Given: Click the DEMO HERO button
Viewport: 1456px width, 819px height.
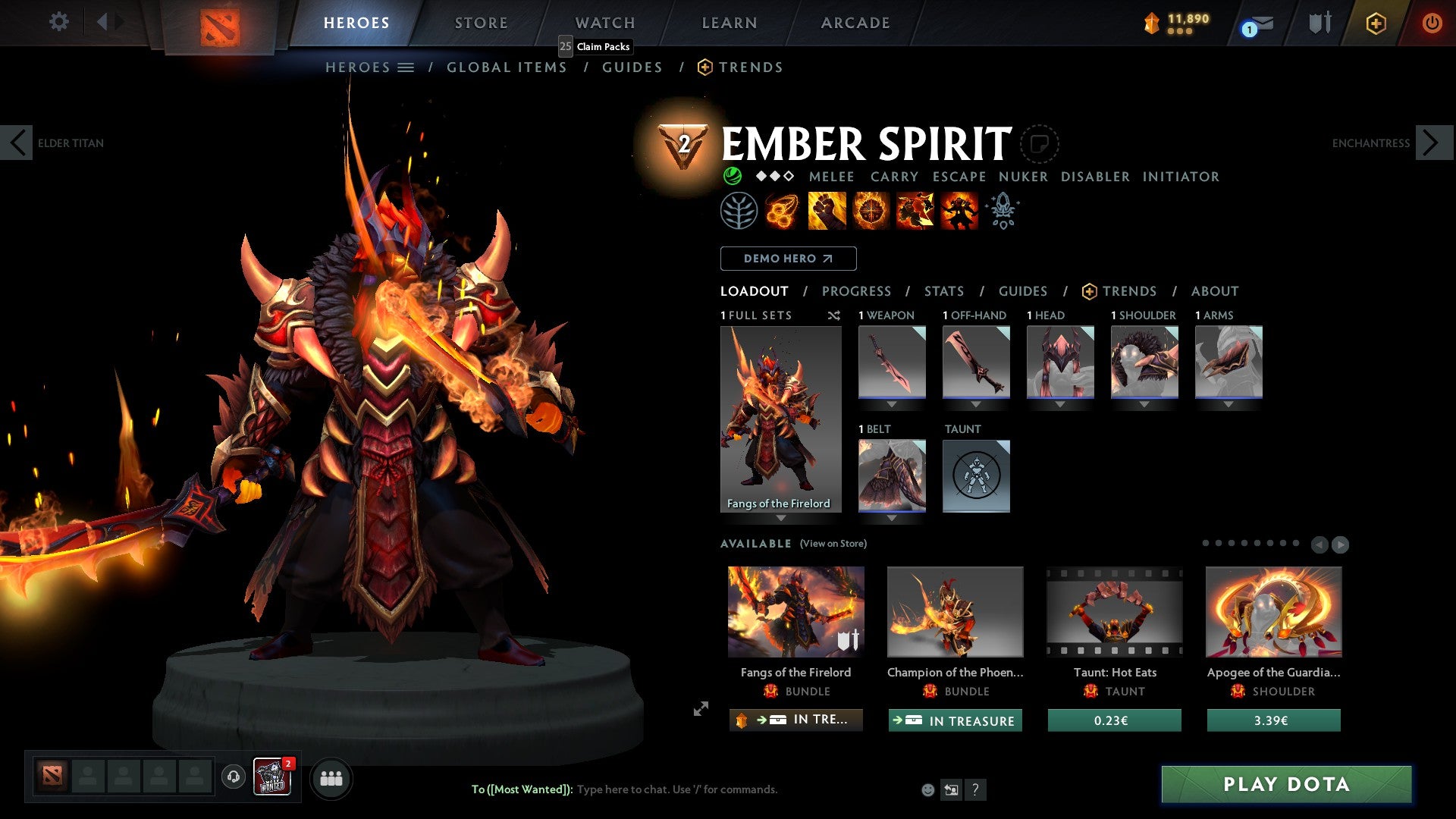Looking at the screenshot, I should pos(788,258).
